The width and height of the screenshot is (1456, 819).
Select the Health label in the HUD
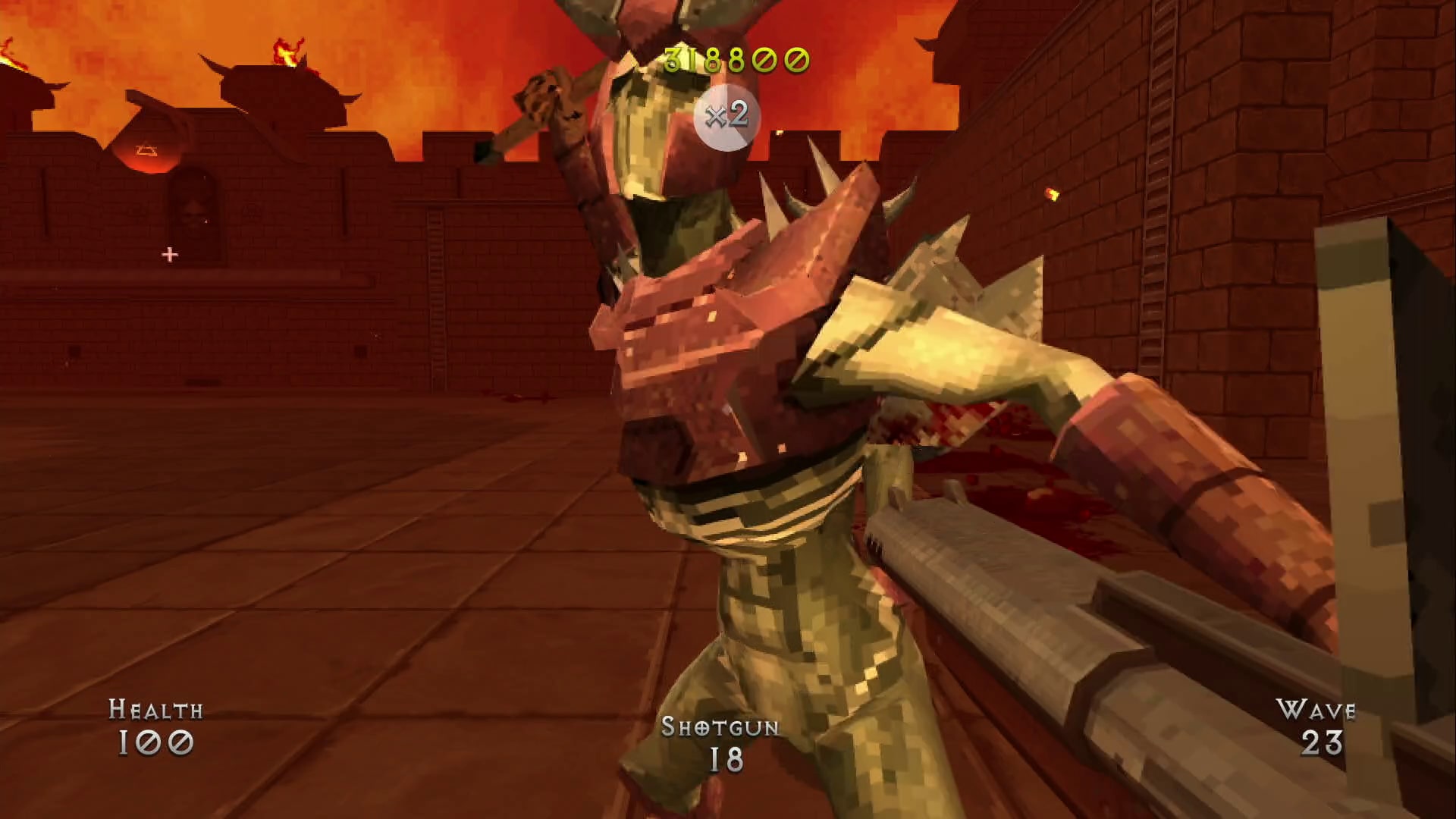[x=155, y=710]
